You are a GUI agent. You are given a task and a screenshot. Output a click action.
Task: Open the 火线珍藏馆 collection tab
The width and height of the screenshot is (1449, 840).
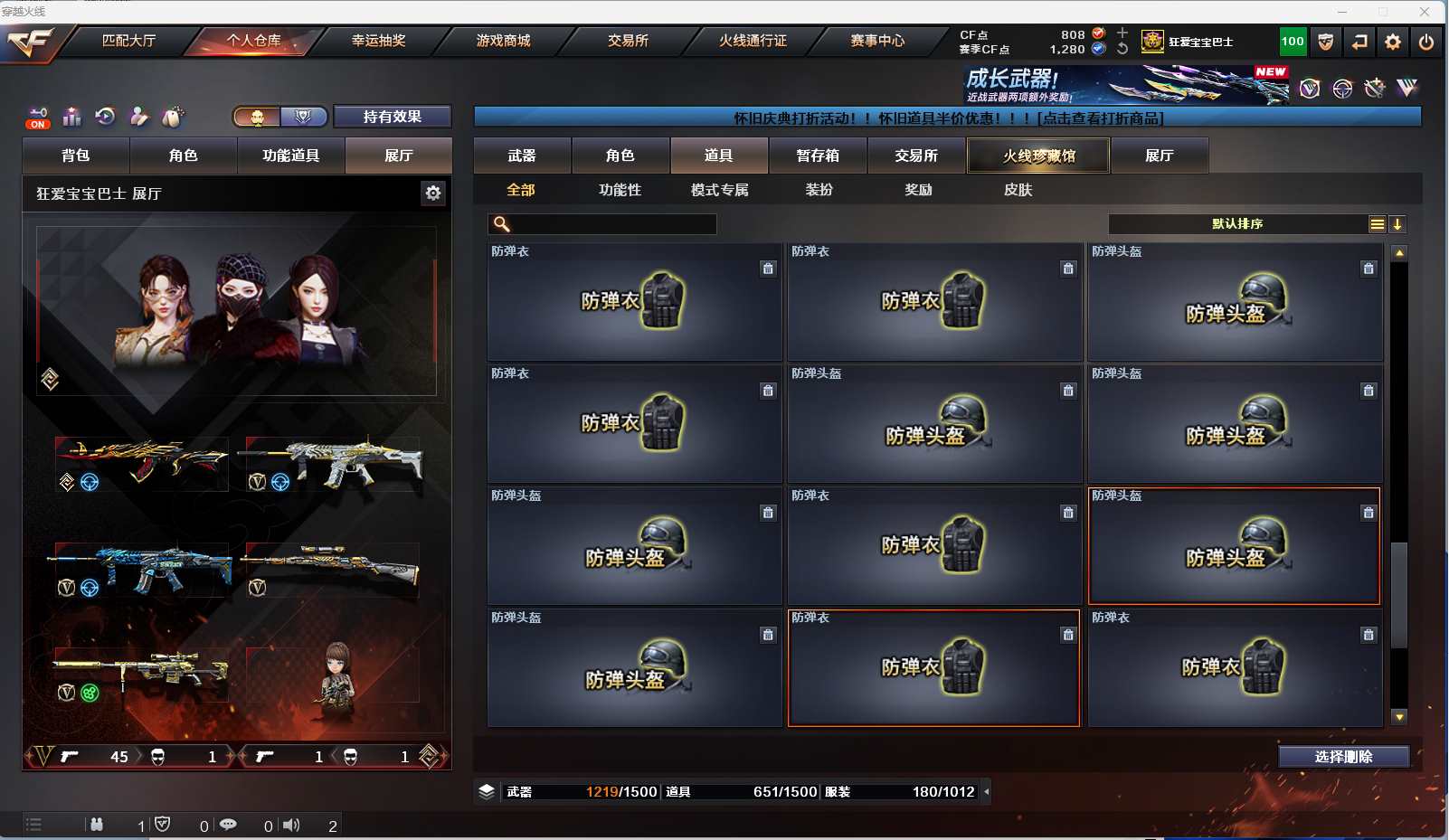point(1038,156)
